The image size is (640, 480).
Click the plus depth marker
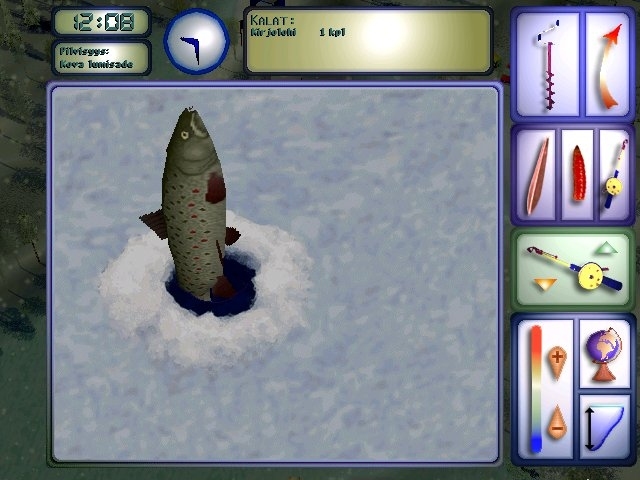[x=557, y=357]
